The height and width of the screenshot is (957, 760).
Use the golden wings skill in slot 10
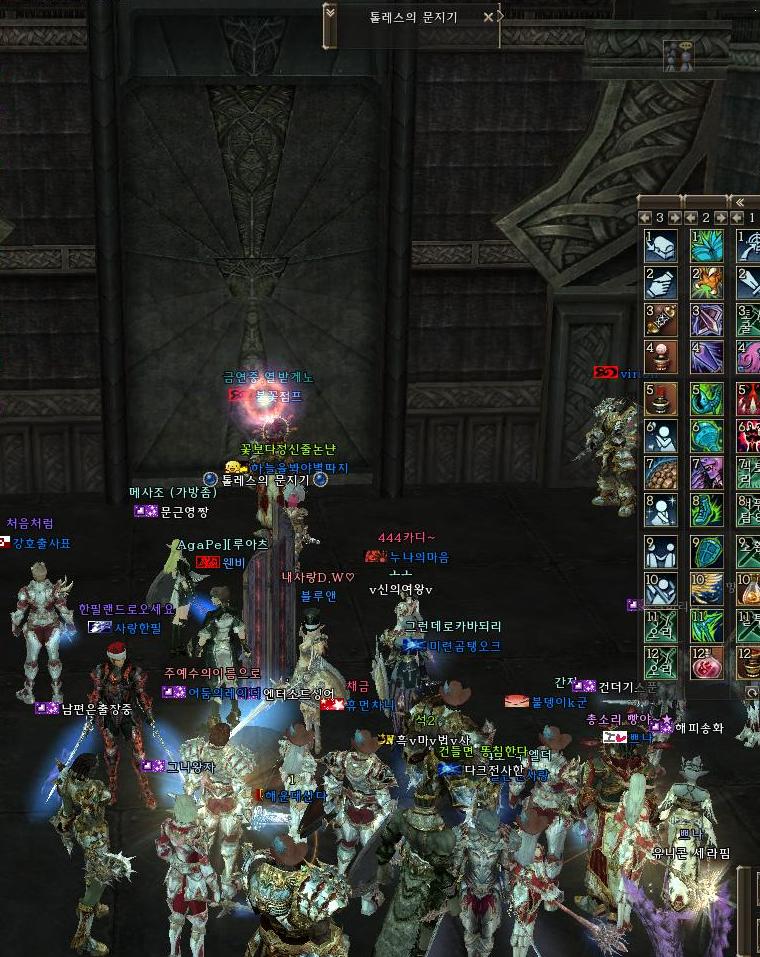[x=708, y=588]
